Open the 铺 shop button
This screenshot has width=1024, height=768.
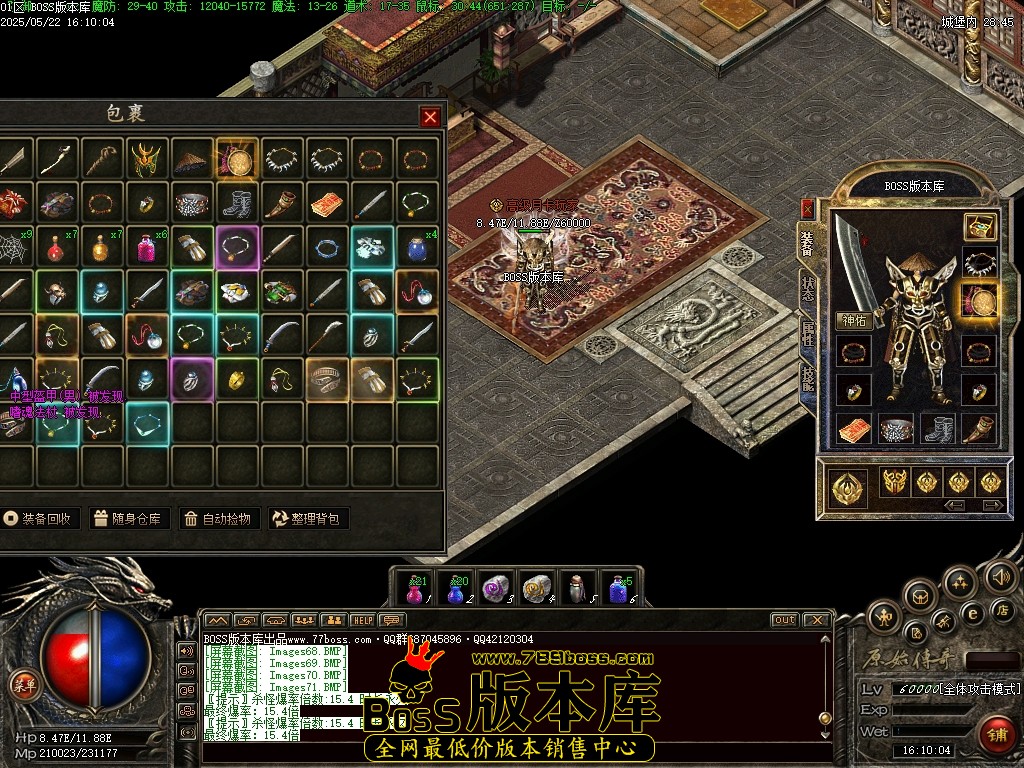click(995, 733)
